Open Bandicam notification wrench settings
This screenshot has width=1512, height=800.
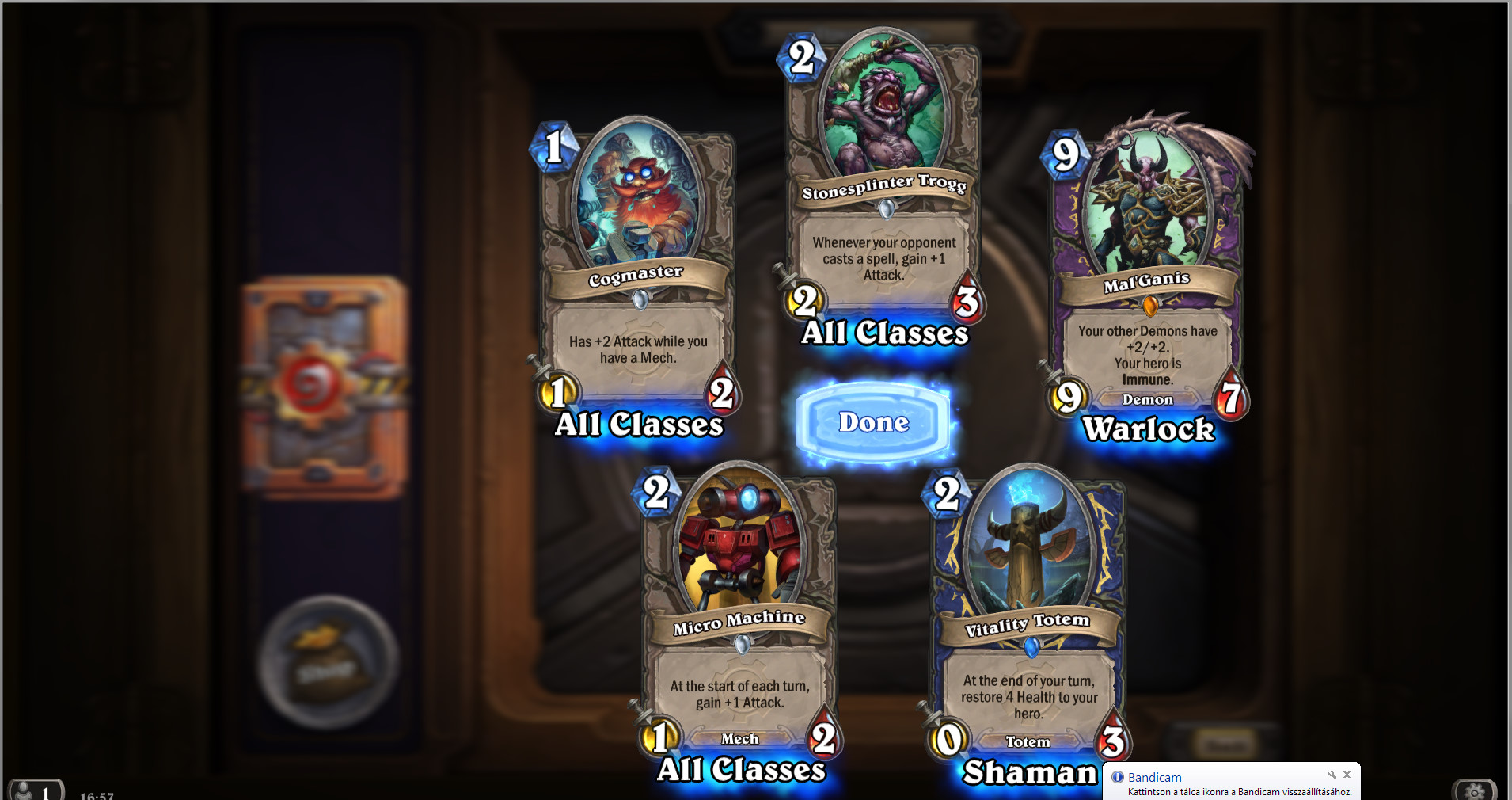[x=1332, y=775]
